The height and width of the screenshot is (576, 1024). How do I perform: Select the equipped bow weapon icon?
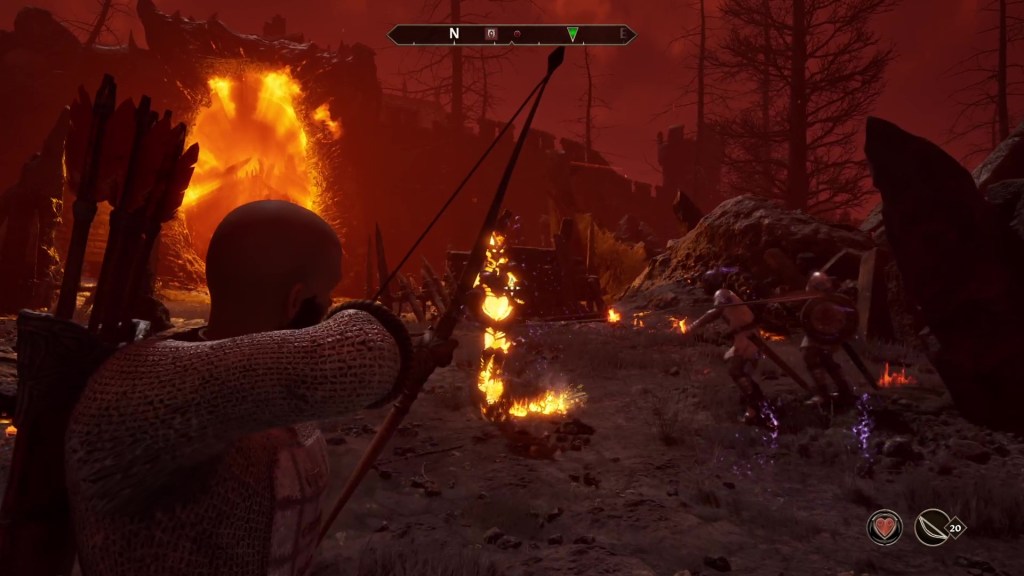pyautogui.click(x=932, y=527)
